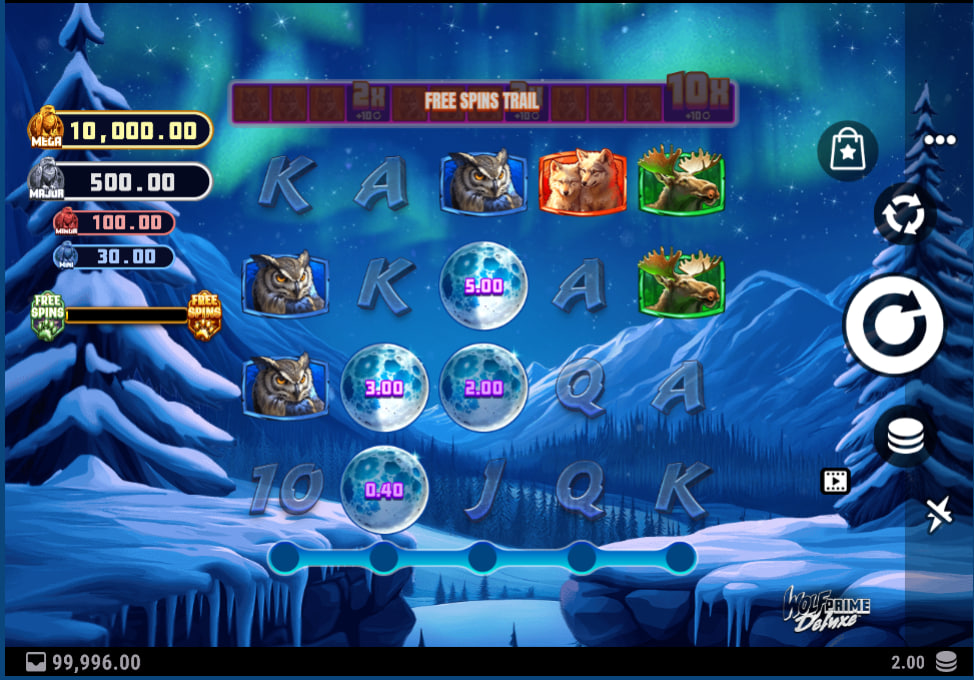Spin the reels with the large spin button
974x680 pixels.
pyautogui.click(x=893, y=325)
